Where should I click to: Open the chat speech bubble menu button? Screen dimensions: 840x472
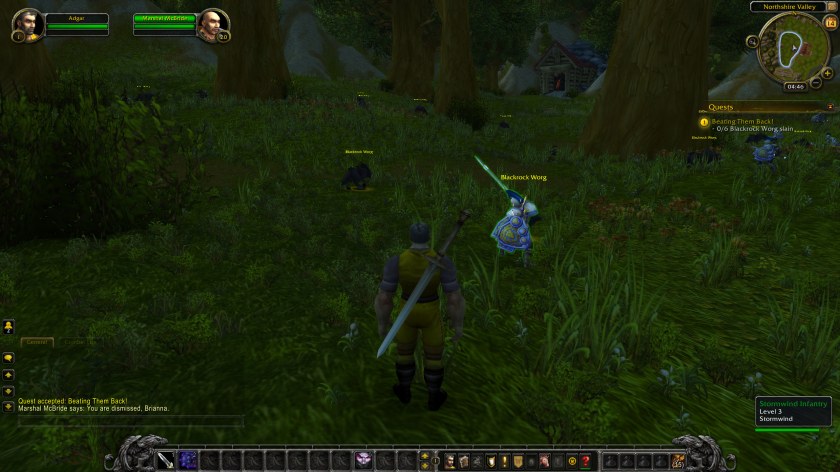point(8,358)
